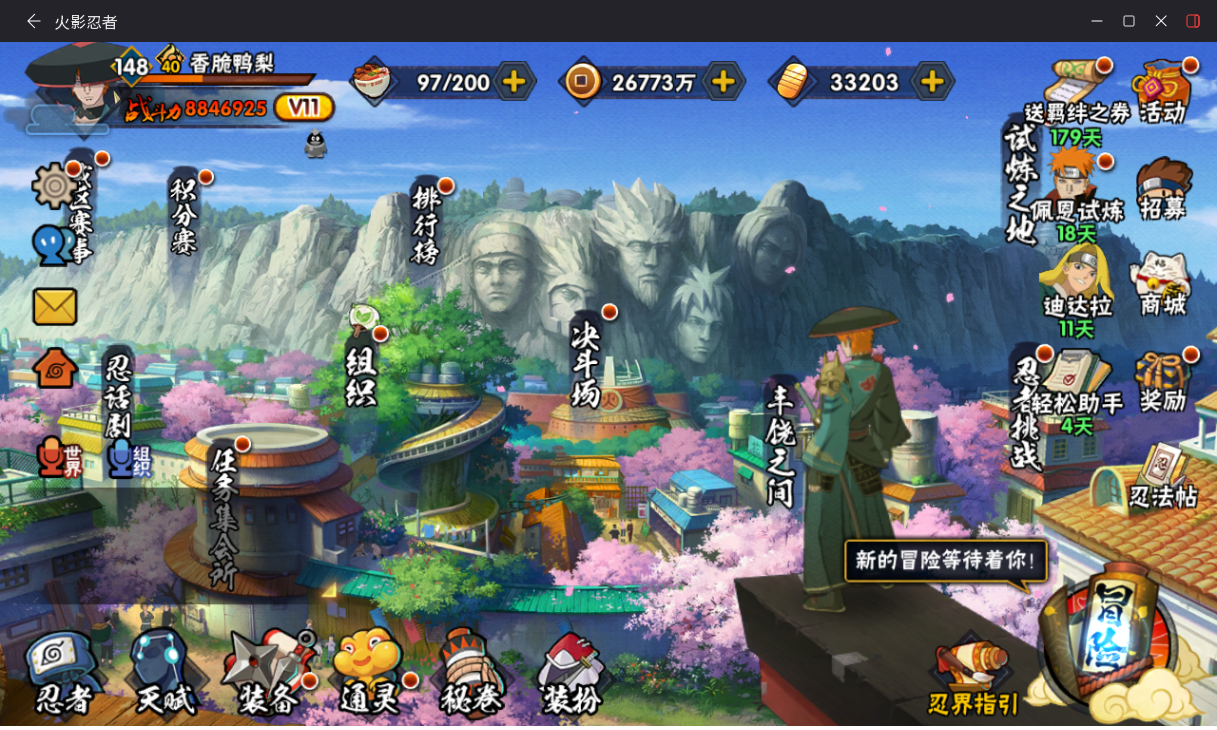Open the 活动 events panel

click(1162, 92)
